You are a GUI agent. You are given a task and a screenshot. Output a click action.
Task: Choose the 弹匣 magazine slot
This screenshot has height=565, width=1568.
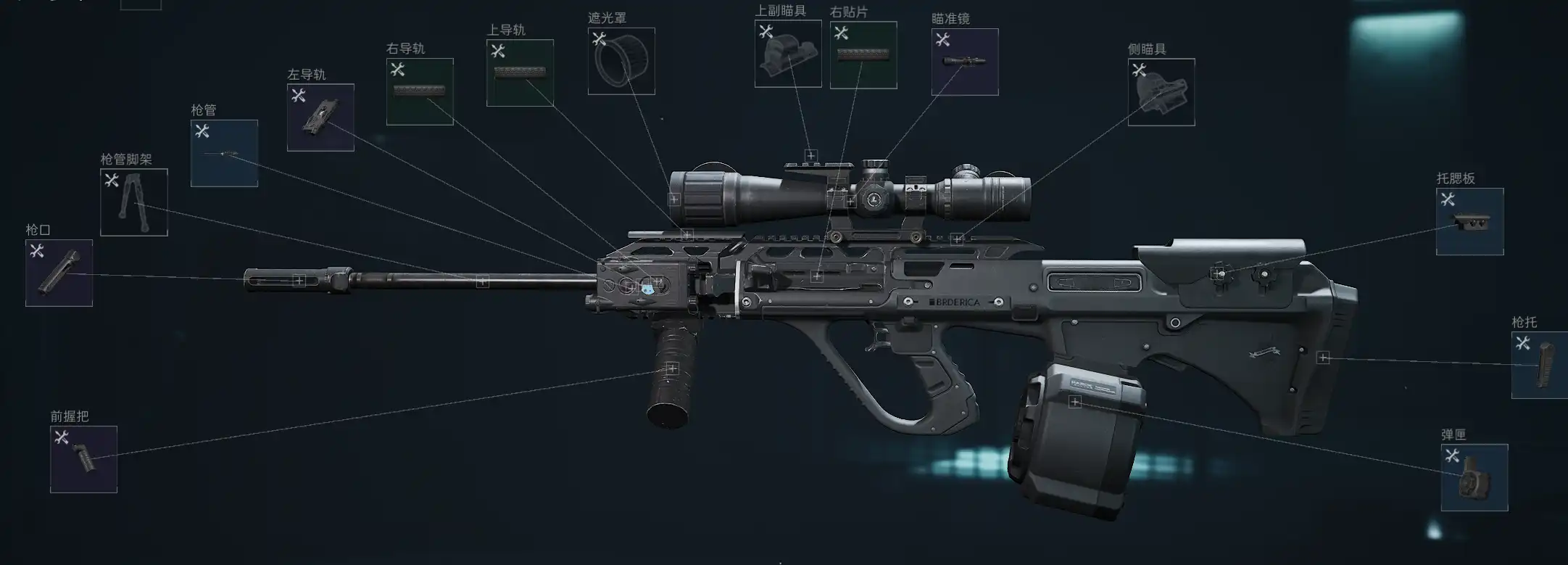tap(1474, 477)
